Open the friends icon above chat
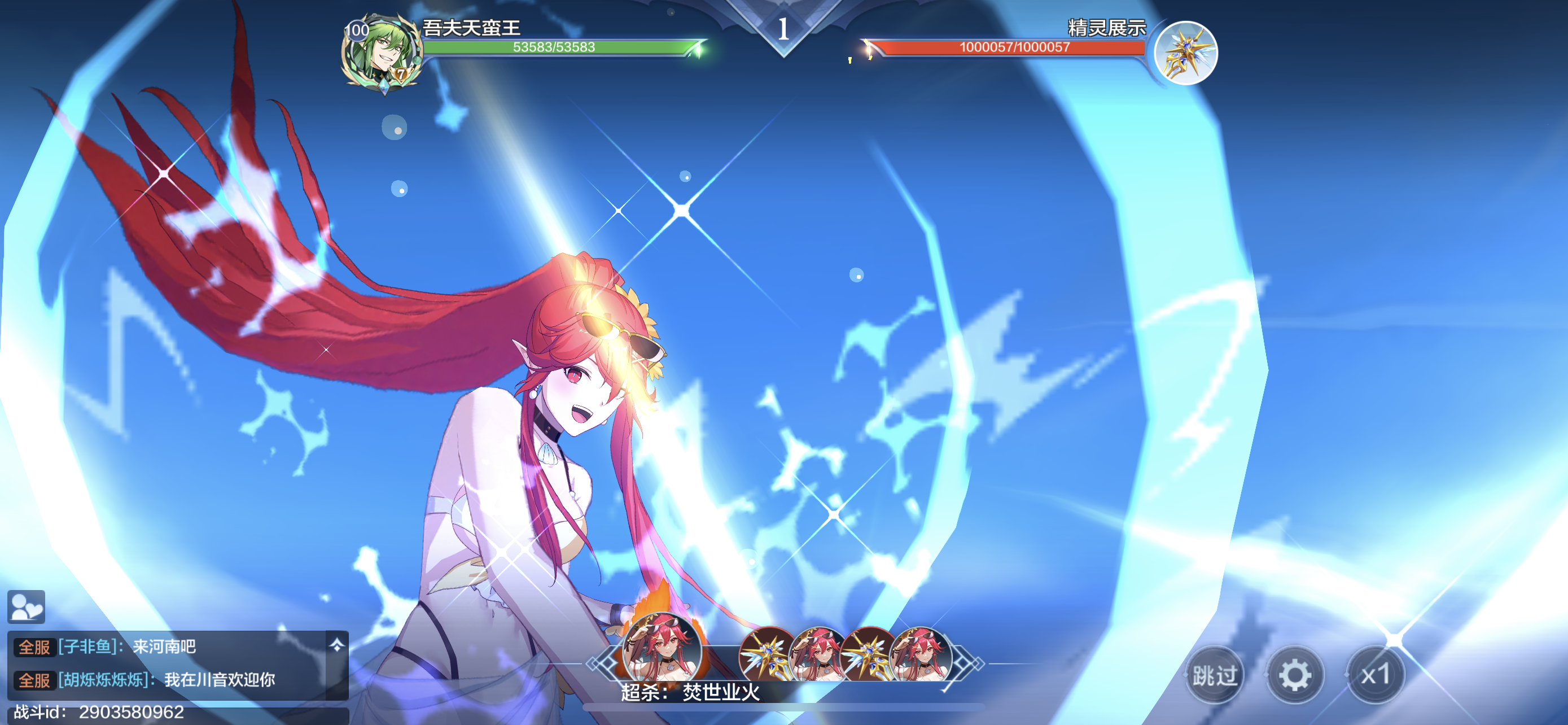 (x=26, y=606)
